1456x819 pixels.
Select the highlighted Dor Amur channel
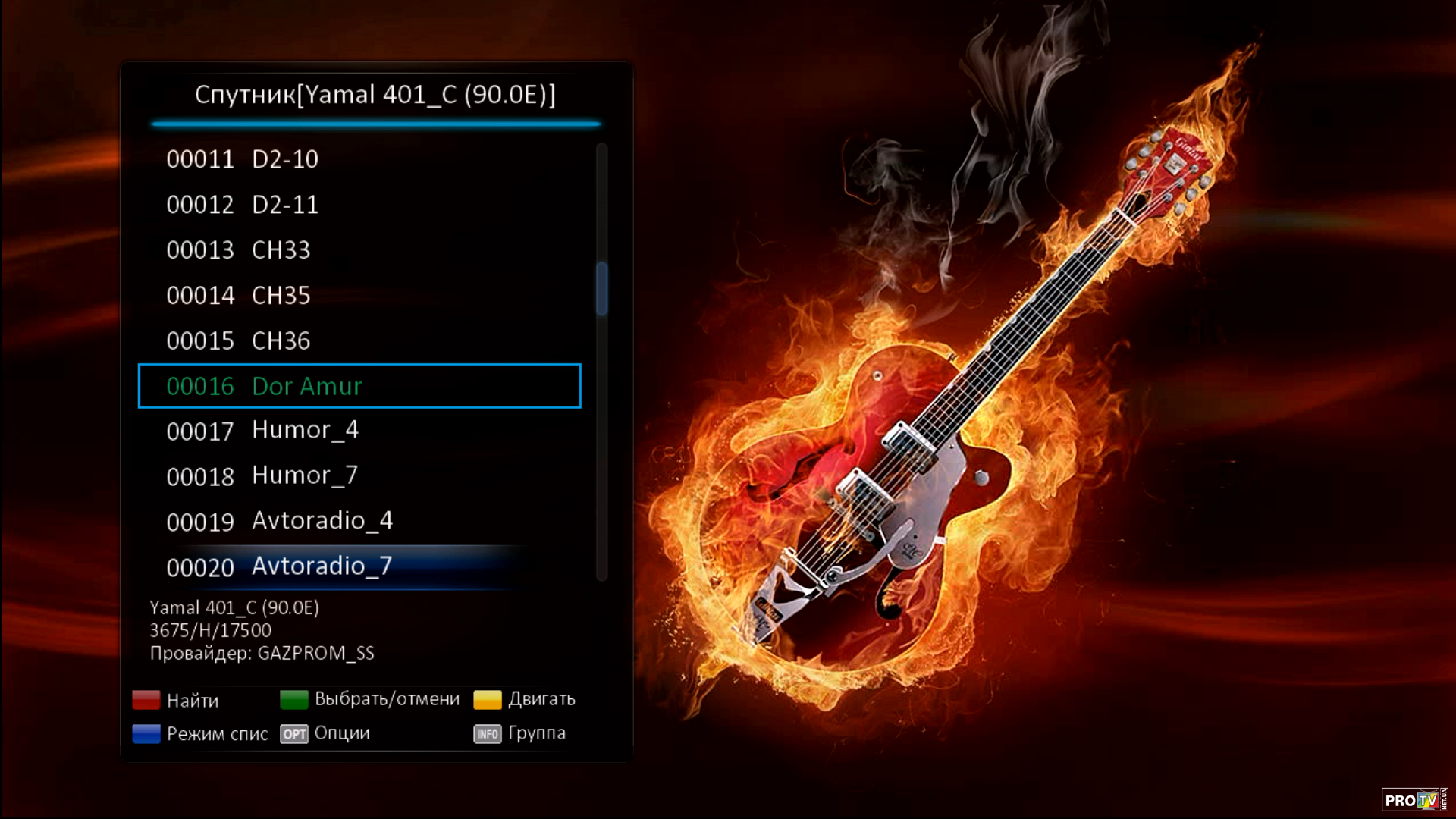click(x=359, y=386)
